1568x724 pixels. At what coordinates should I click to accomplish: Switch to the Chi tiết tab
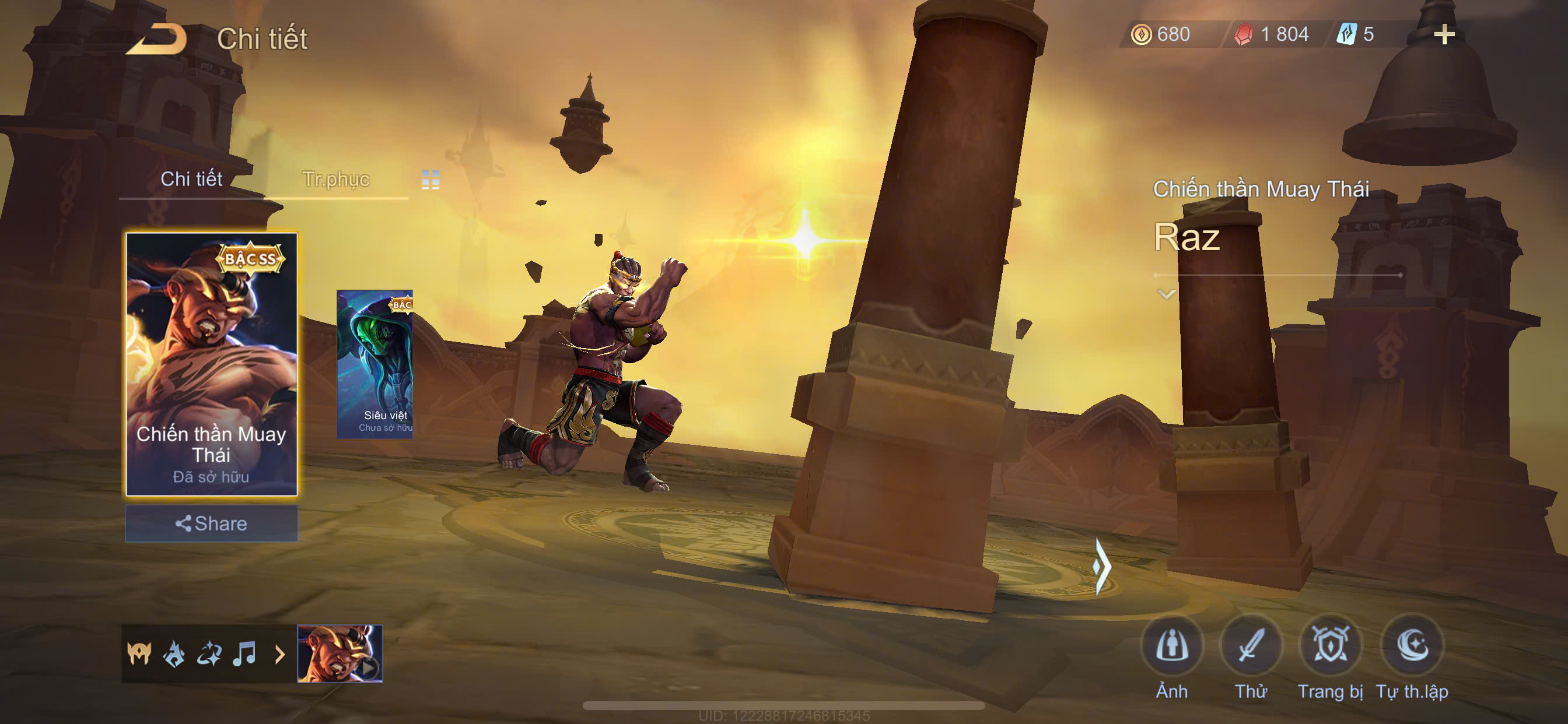(191, 180)
